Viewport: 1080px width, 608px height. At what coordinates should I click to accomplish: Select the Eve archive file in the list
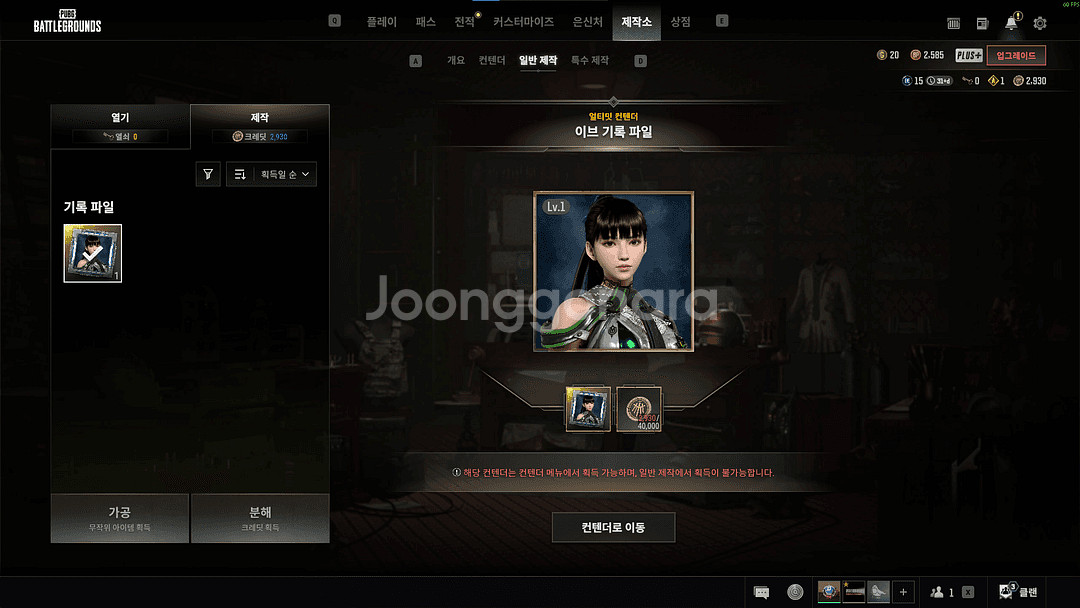pyautogui.click(x=93, y=253)
